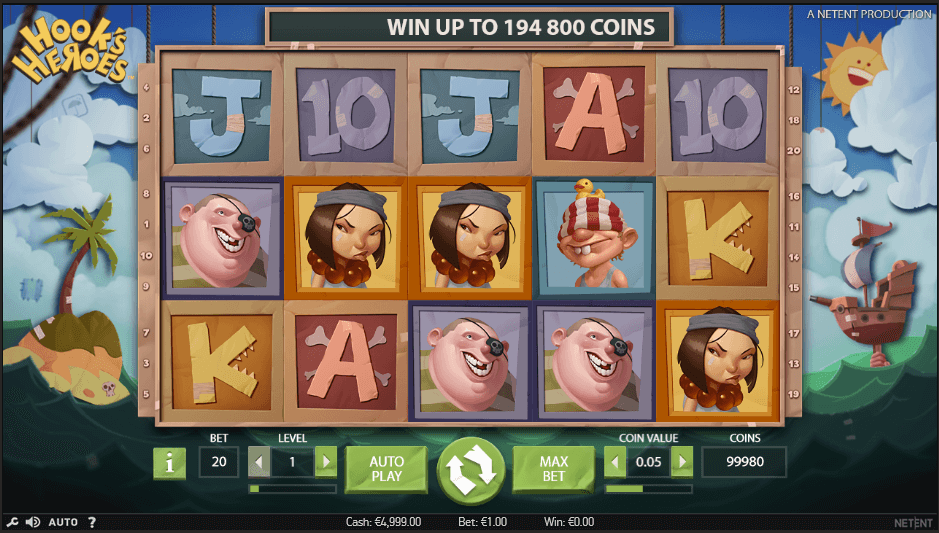This screenshot has height=533, width=939.
Task: Open the AUTO options in the bottom bar
Action: tap(63, 522)
